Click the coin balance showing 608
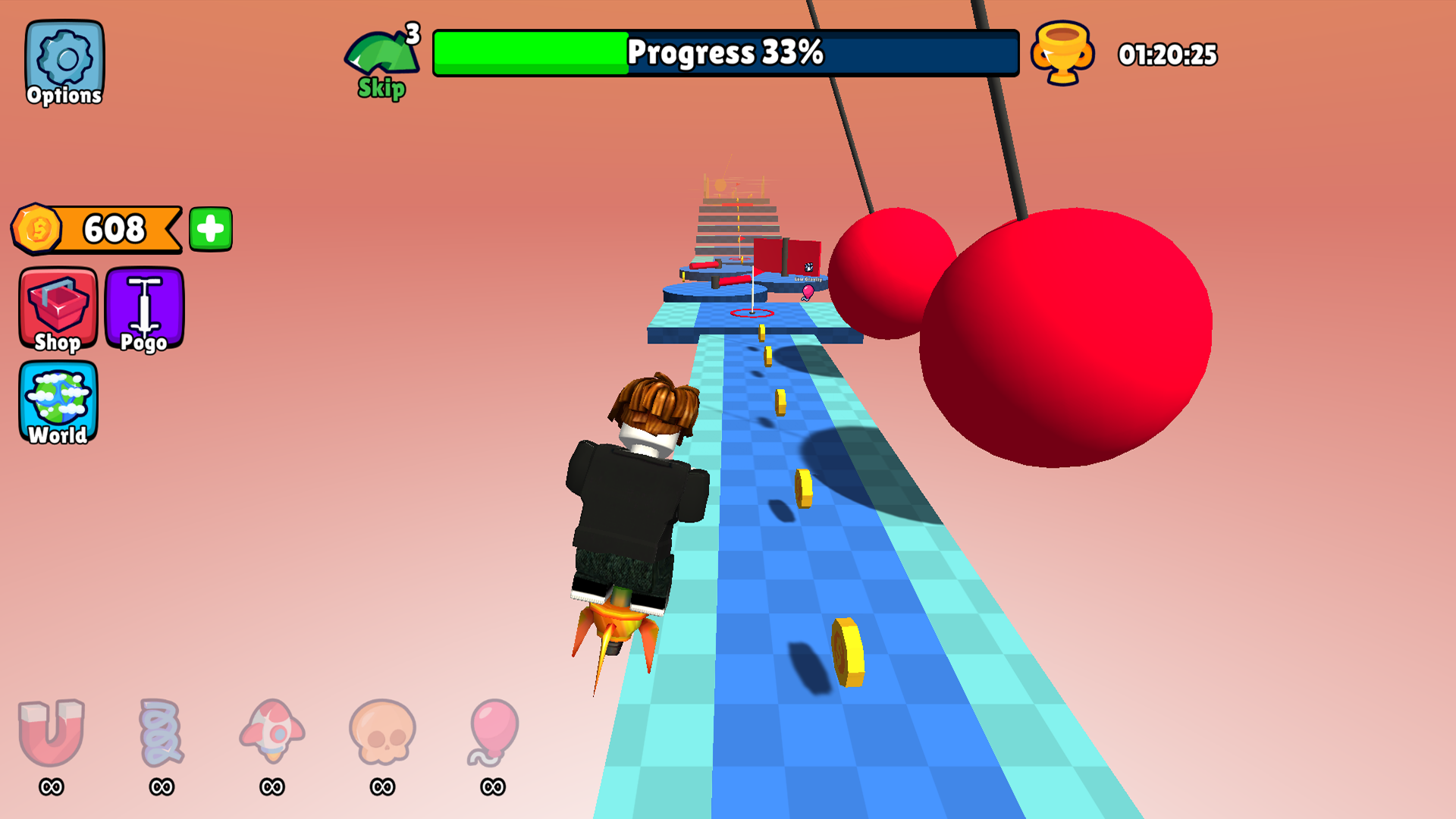The height and width of the screenshot is (819, 1456). point(112,227)
